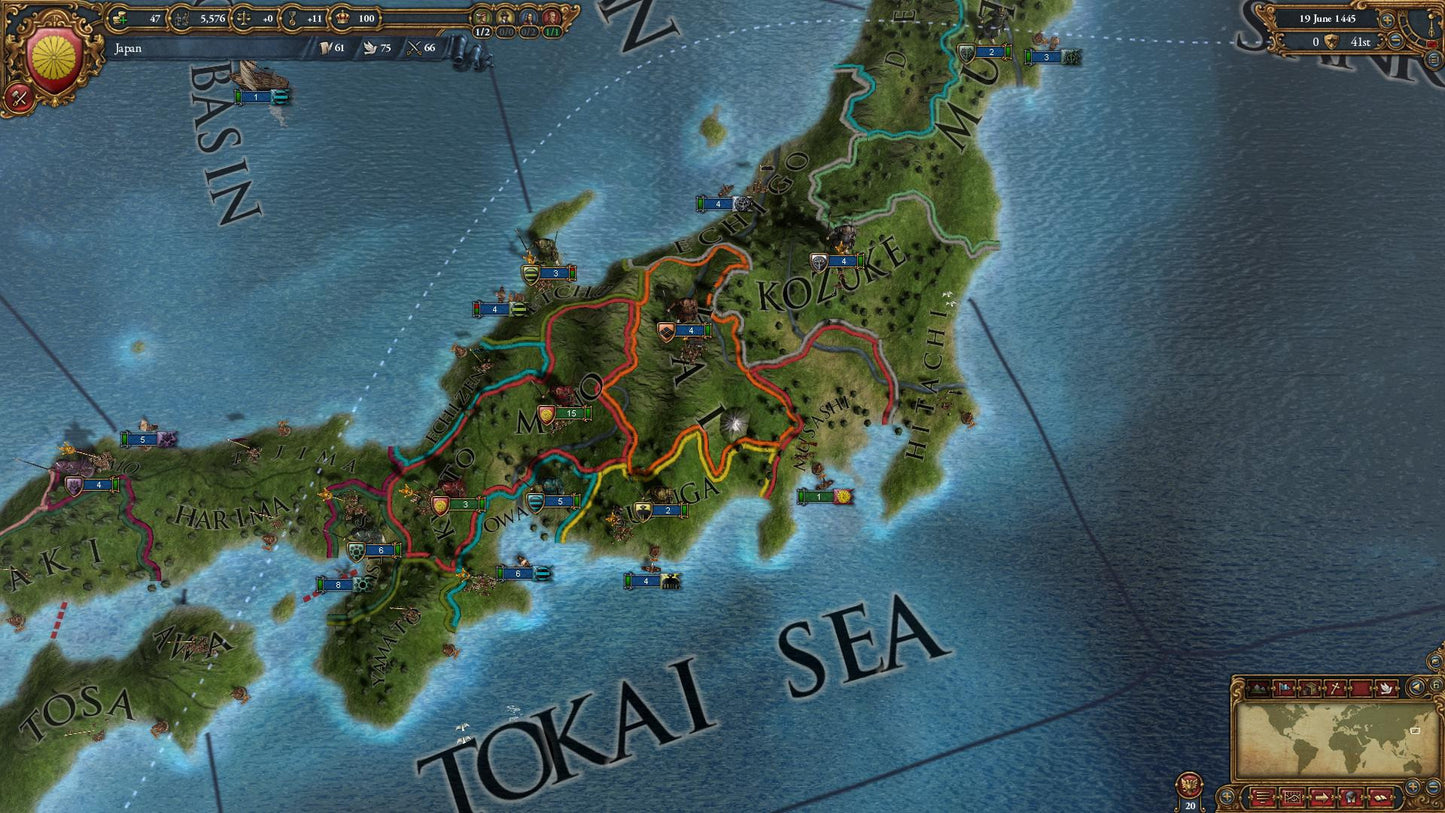The height and width of the screenshot is (813, 1445).
Task: Decrease game speed with the minus button
Action: pos(1395,40)
